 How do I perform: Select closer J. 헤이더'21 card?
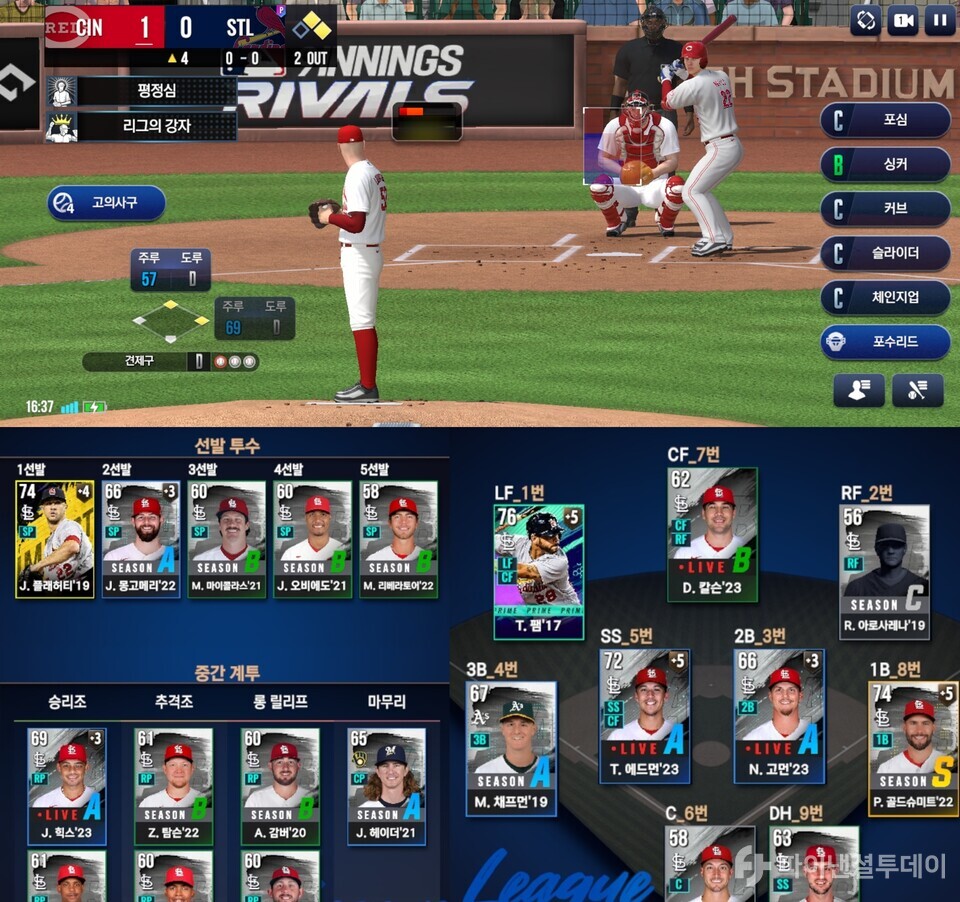(386, 786)
